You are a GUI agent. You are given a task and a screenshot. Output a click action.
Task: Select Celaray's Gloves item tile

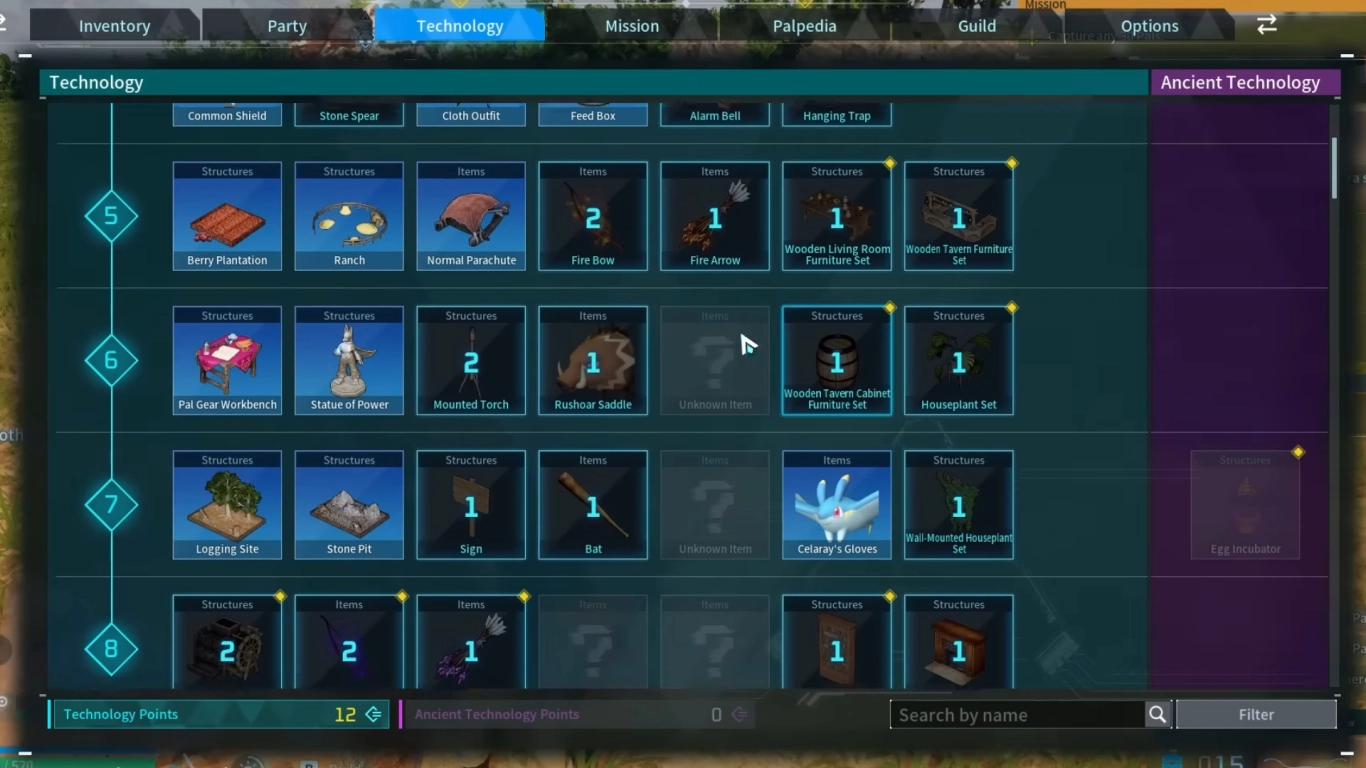(x=837, y=505)
